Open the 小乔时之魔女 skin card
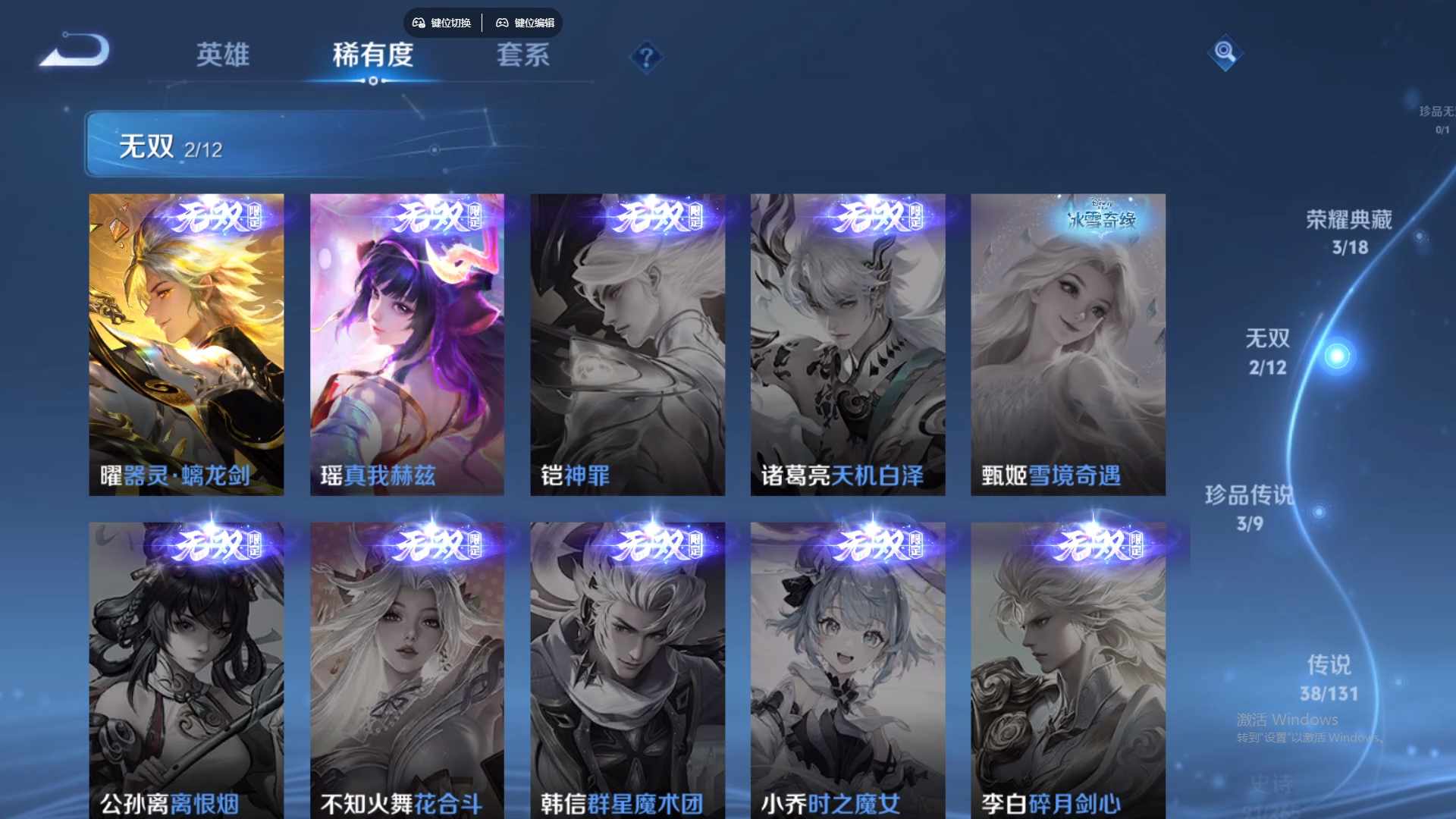Image resolution: width=1456 pixels, height=819 pixels. click(847, 667)
